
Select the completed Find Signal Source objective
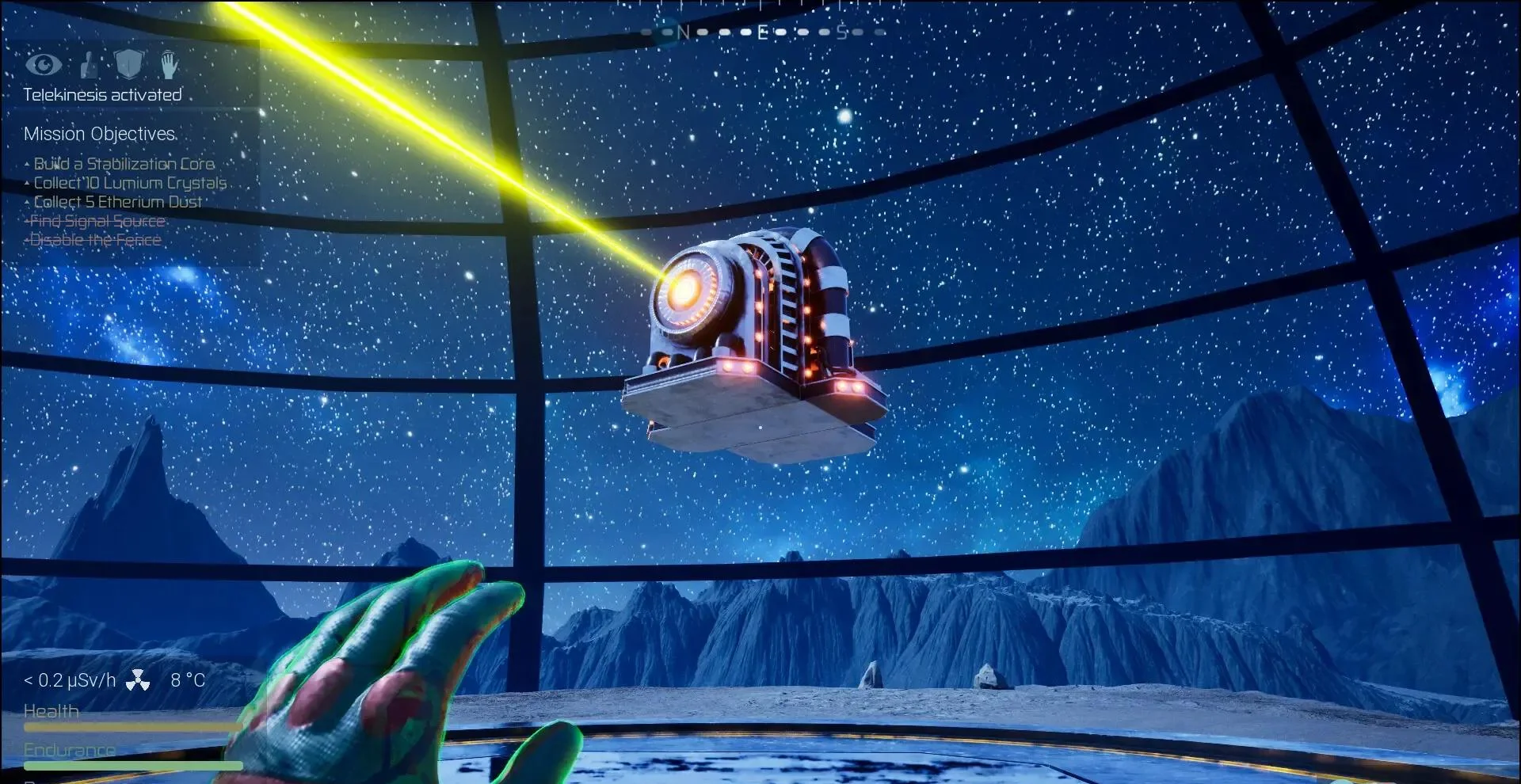(x=97, y=221)
